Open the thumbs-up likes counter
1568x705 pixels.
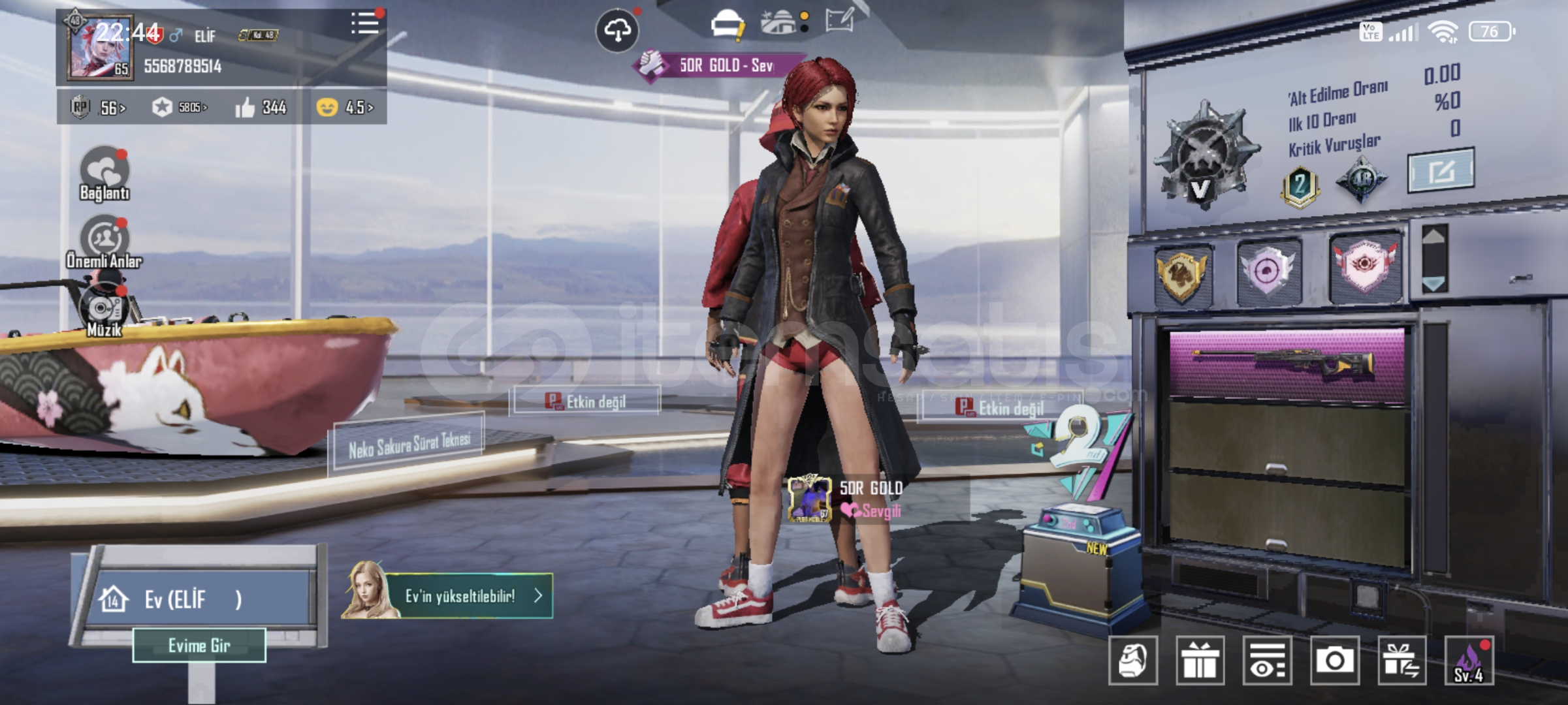[x=261, y=107]
